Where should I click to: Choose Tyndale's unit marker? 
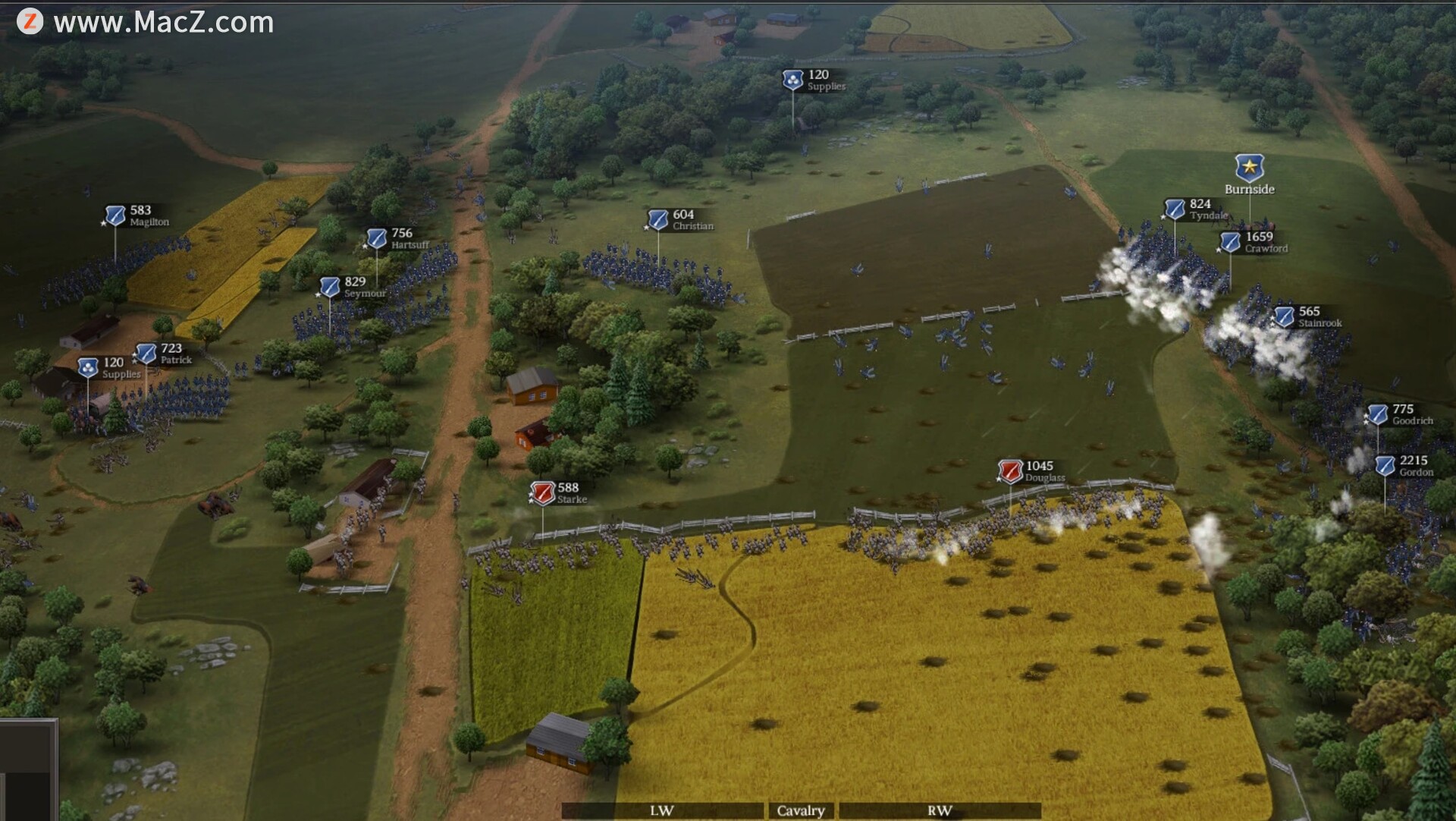click(1175, 209)
